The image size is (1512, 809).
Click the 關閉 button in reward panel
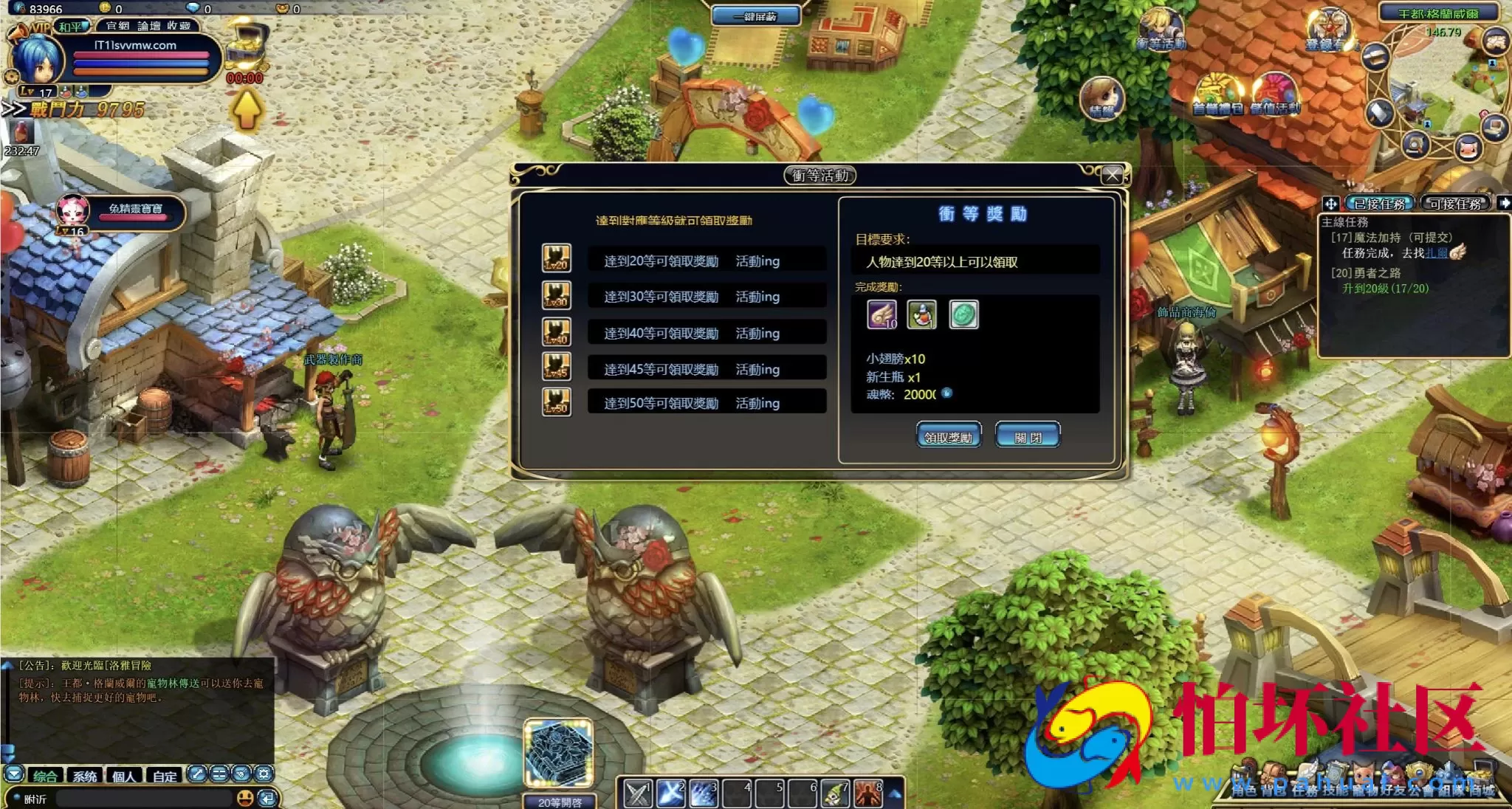[1028, 436]
